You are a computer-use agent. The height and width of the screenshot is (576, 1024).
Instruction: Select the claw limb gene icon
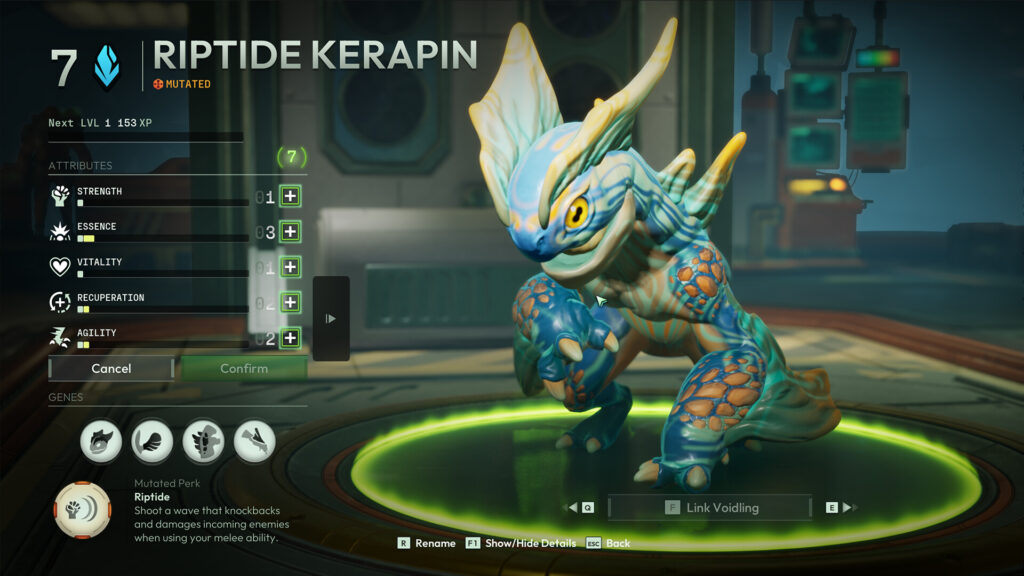tap(254, 441)
